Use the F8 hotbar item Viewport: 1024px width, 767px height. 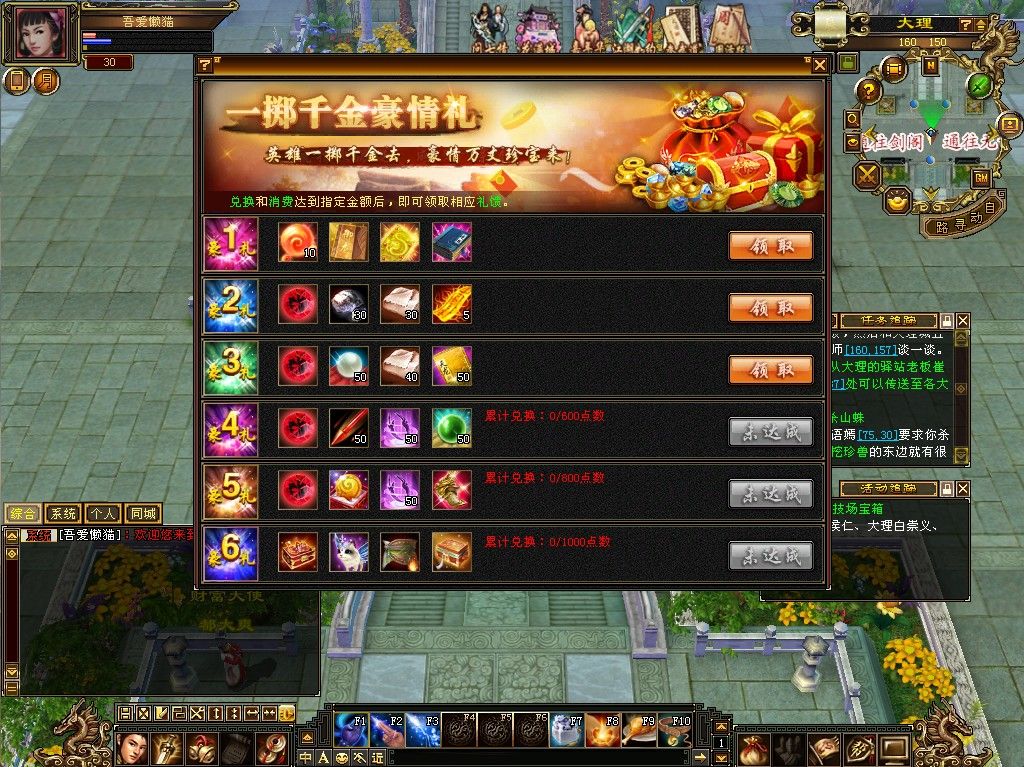(x=600, y=731)
